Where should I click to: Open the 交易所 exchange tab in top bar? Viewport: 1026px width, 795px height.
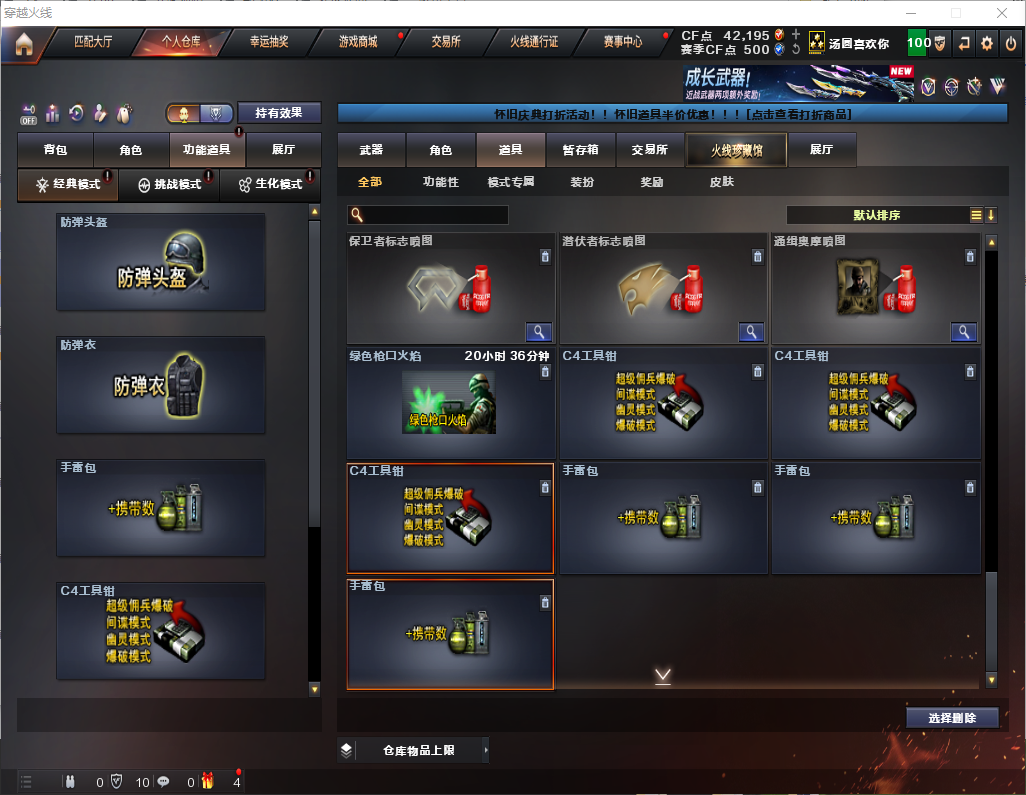[x=446, y=42]
